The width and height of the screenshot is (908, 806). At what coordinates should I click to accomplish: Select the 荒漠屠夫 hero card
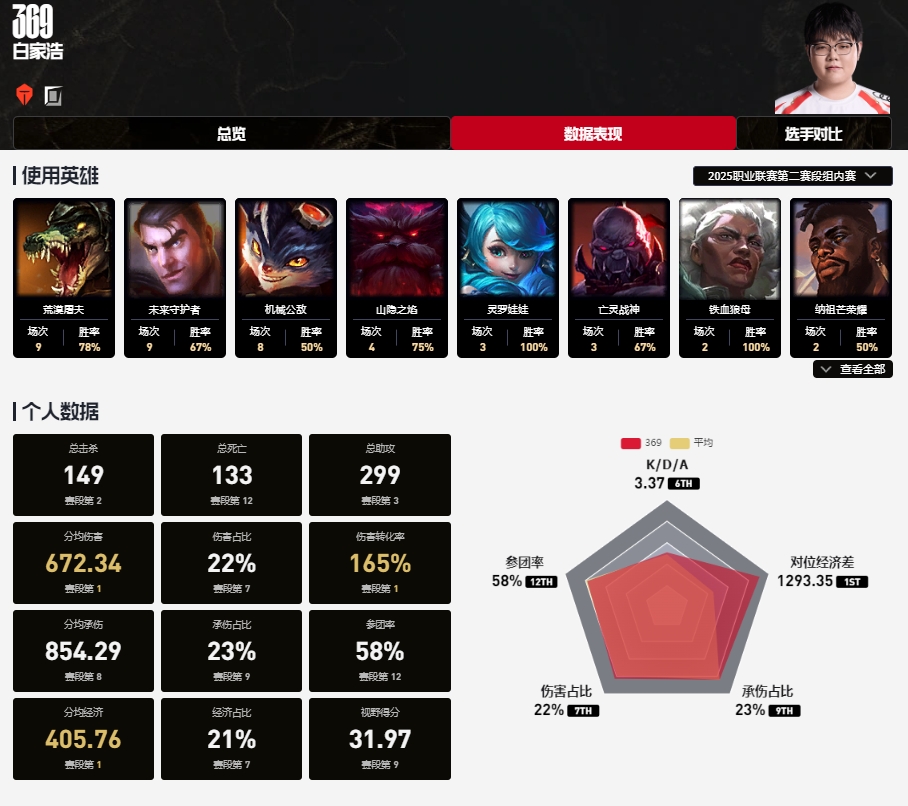coord(64,277)
